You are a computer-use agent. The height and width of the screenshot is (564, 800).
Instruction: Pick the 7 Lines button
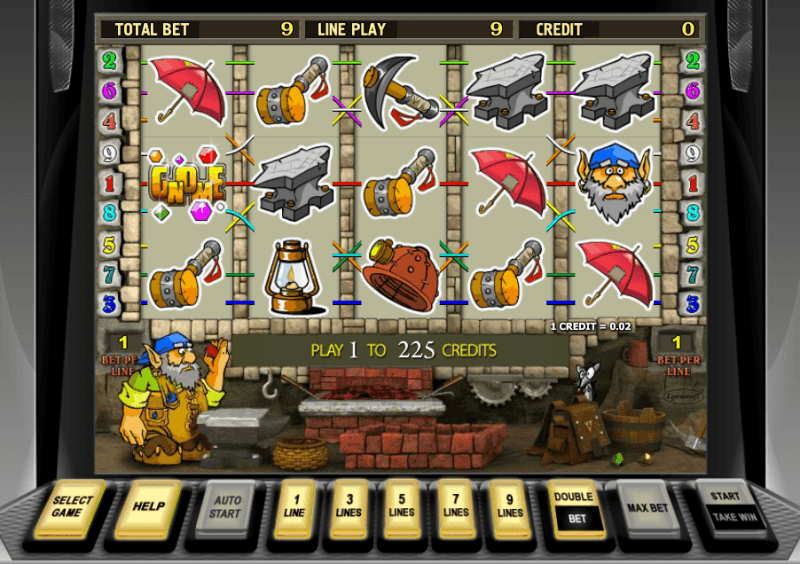[x=455, y=506]
